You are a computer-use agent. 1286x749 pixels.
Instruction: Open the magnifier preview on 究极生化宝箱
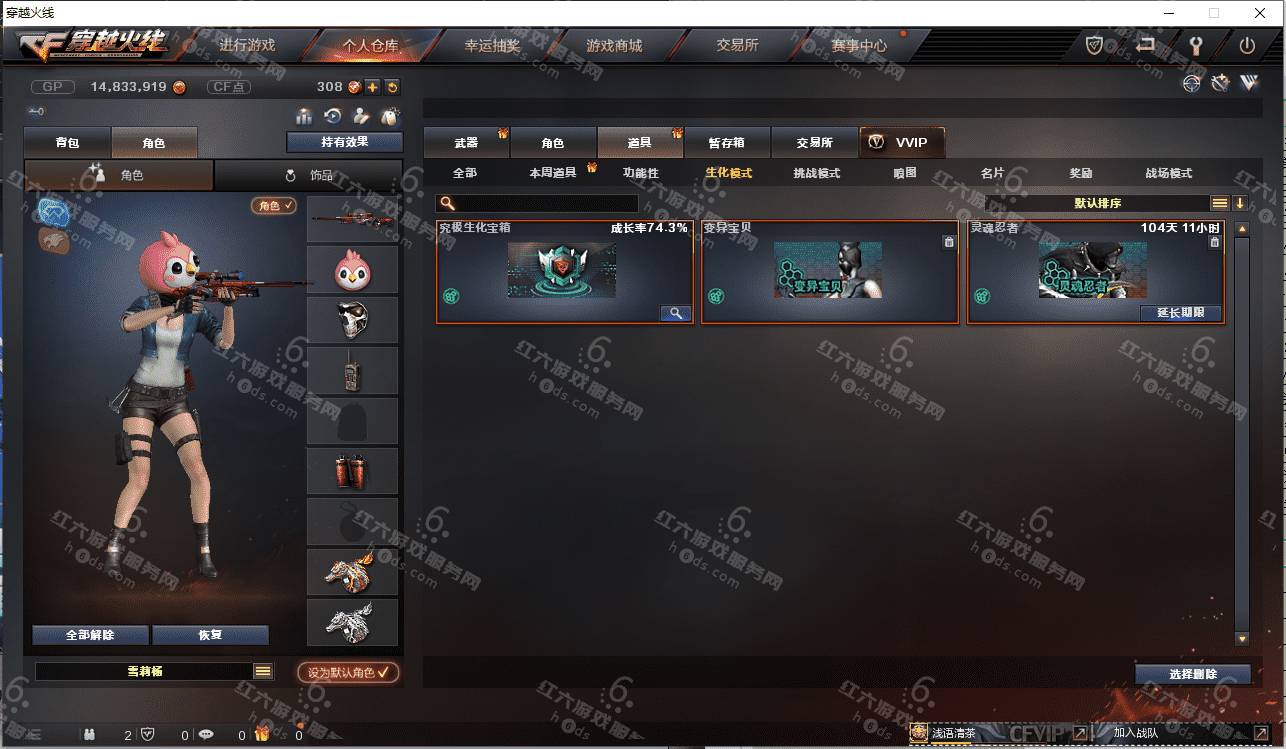point(675,313)
